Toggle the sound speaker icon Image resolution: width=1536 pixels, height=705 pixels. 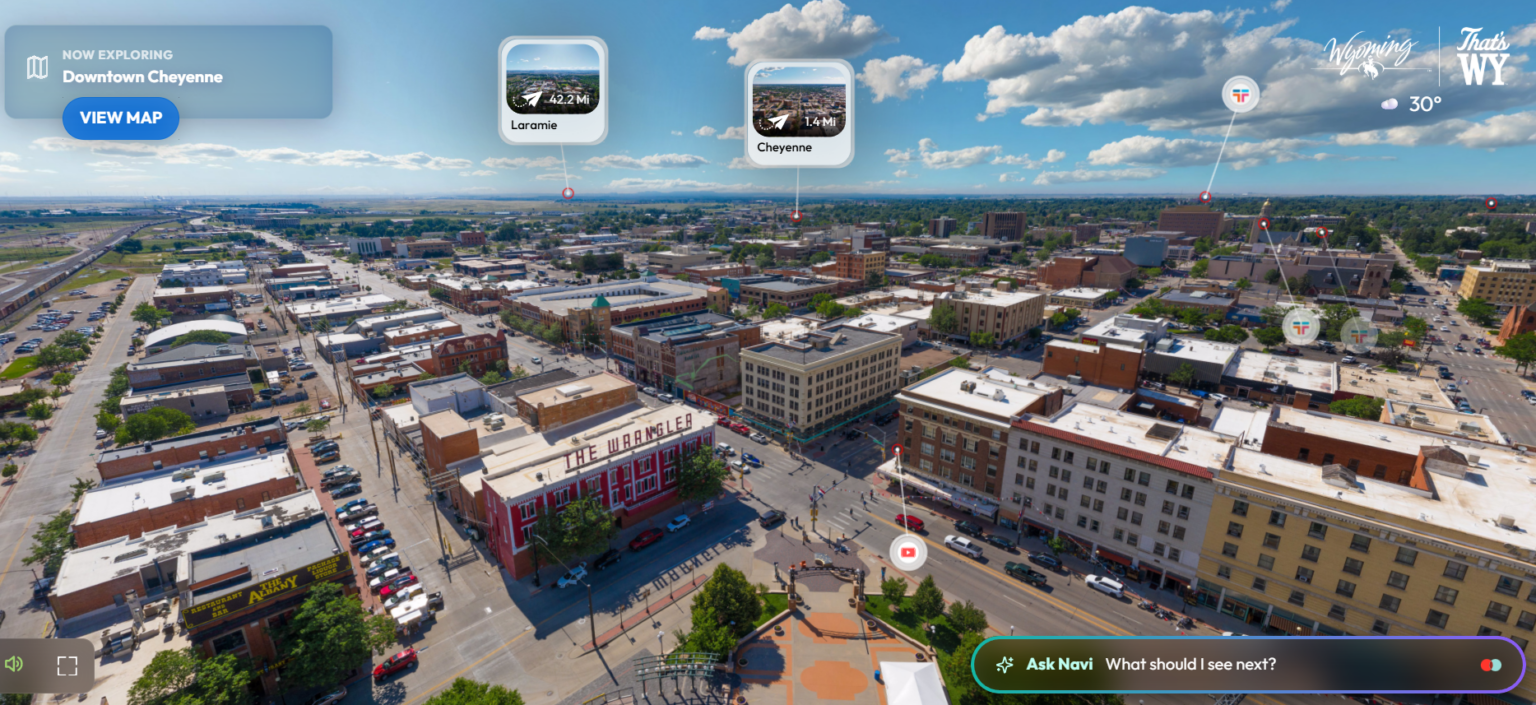click(x=14, y=665)
